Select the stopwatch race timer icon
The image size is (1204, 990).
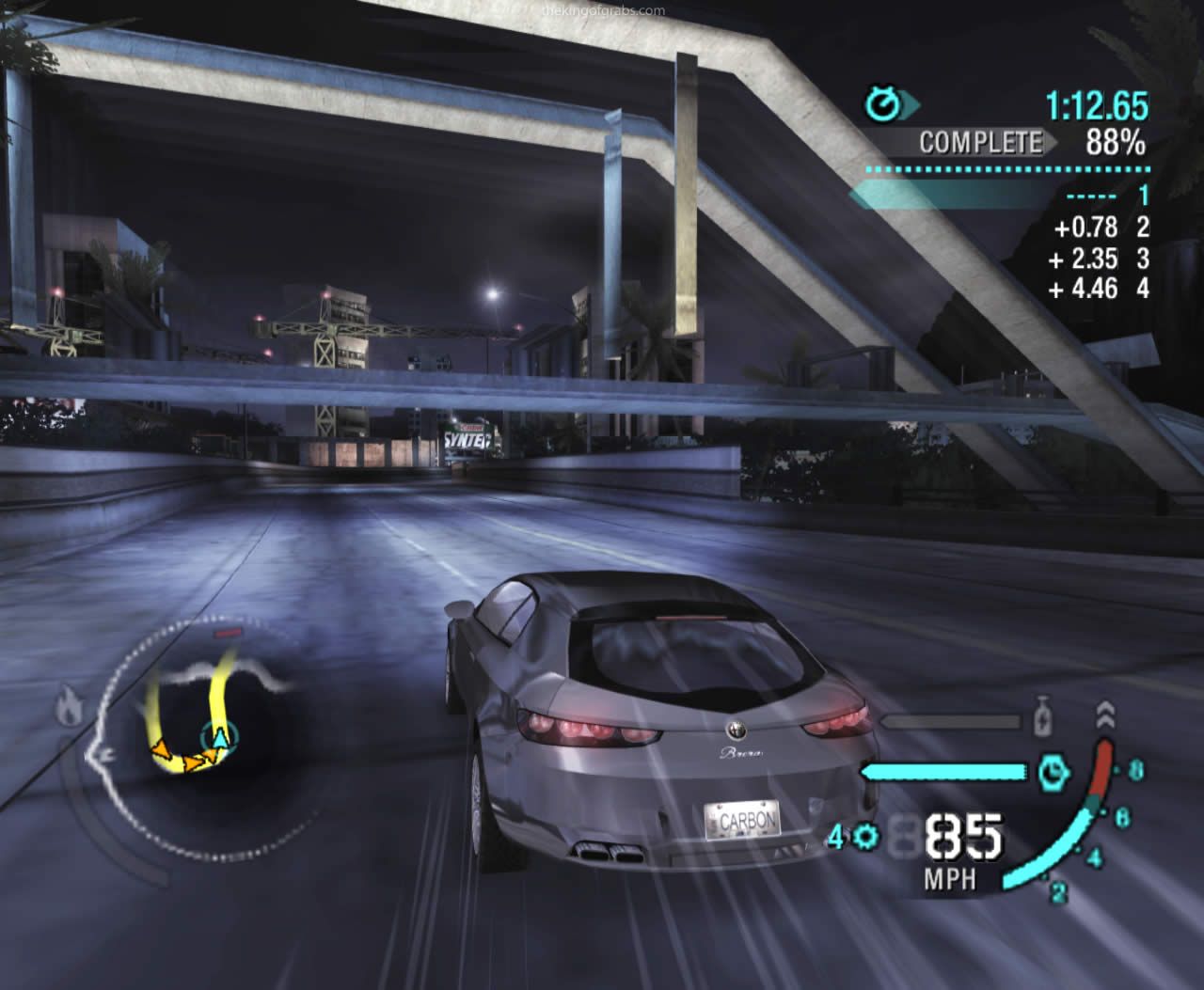(x=882, y=104)
